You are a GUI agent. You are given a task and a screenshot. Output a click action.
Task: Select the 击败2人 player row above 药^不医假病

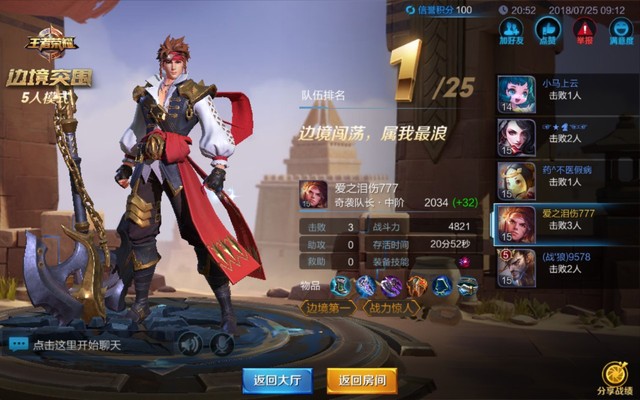[566, 136]
